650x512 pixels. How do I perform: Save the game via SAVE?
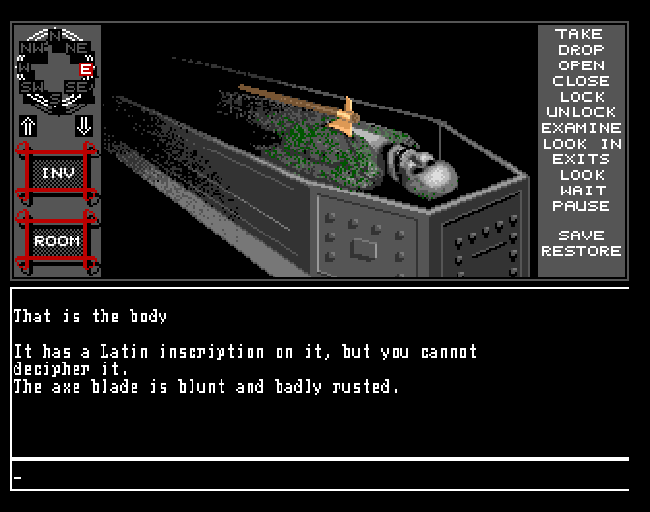click(580, 236)
